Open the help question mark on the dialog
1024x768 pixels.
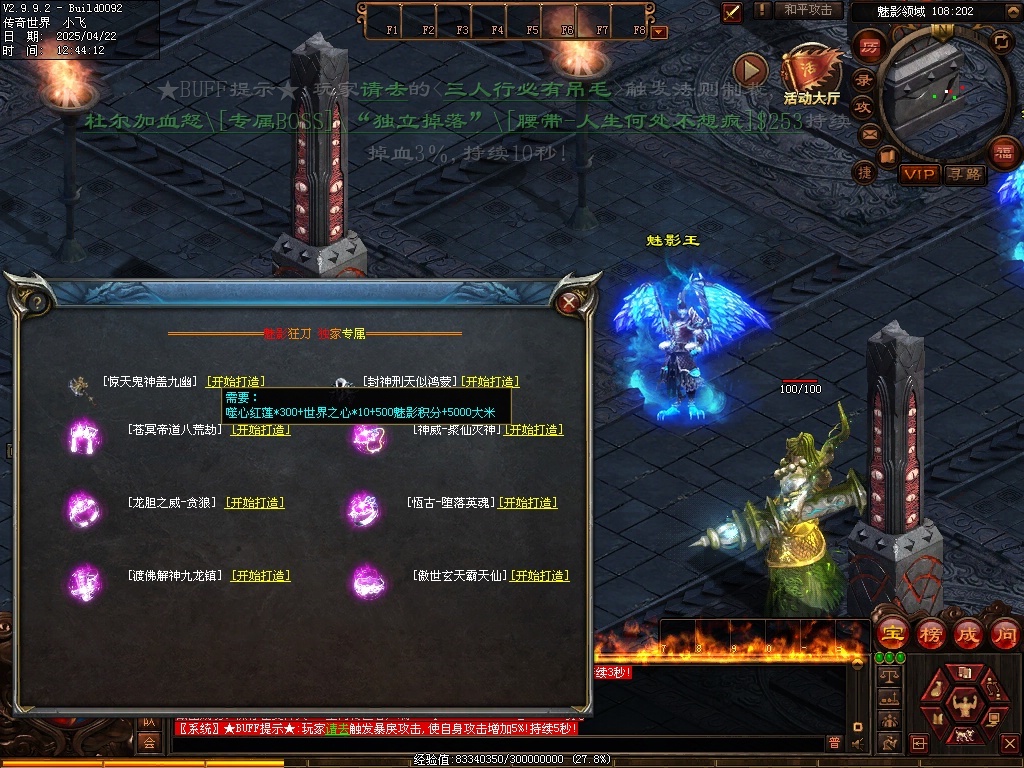[36, 301]
